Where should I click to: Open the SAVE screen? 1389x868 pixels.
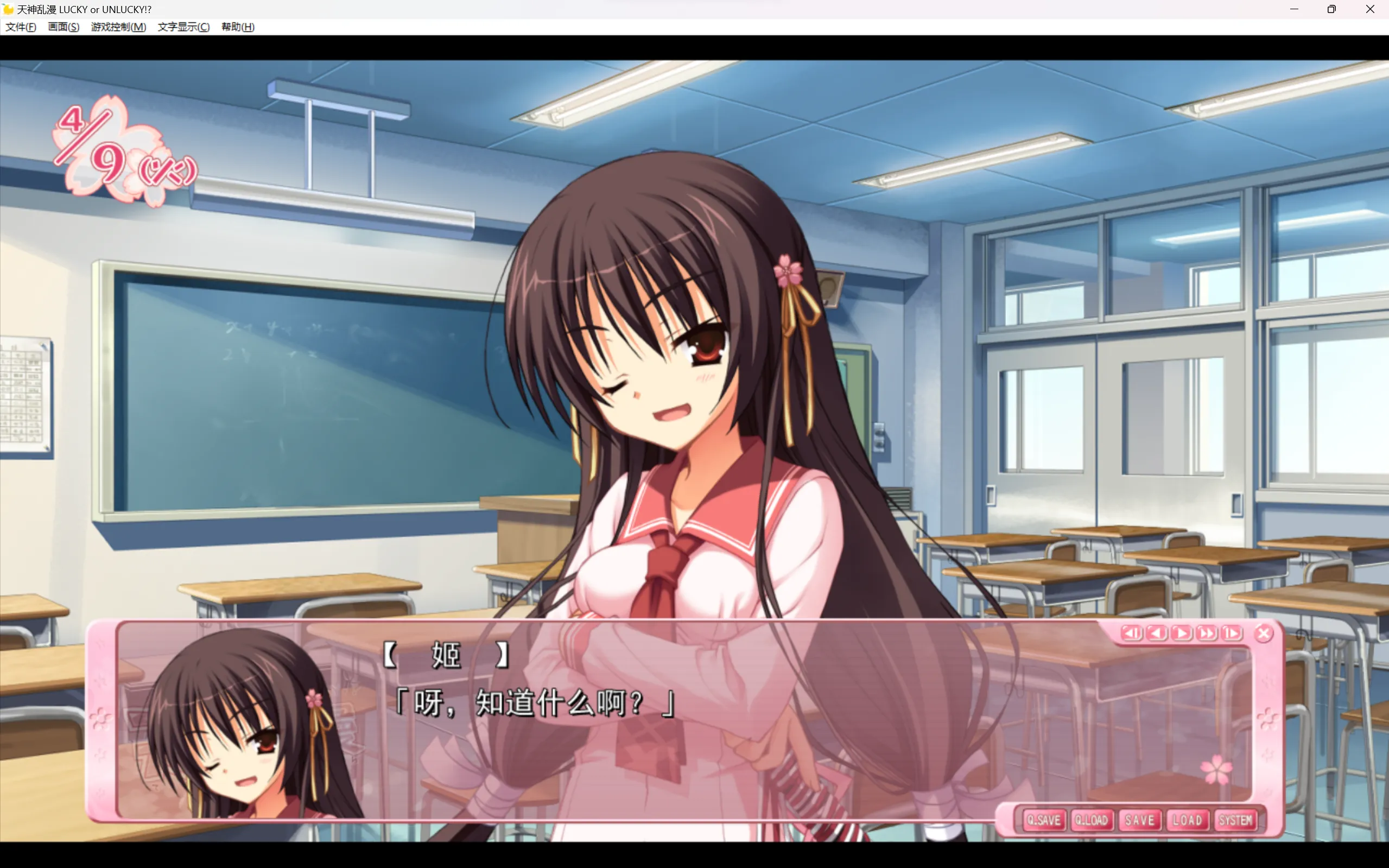pos(1139,820)
